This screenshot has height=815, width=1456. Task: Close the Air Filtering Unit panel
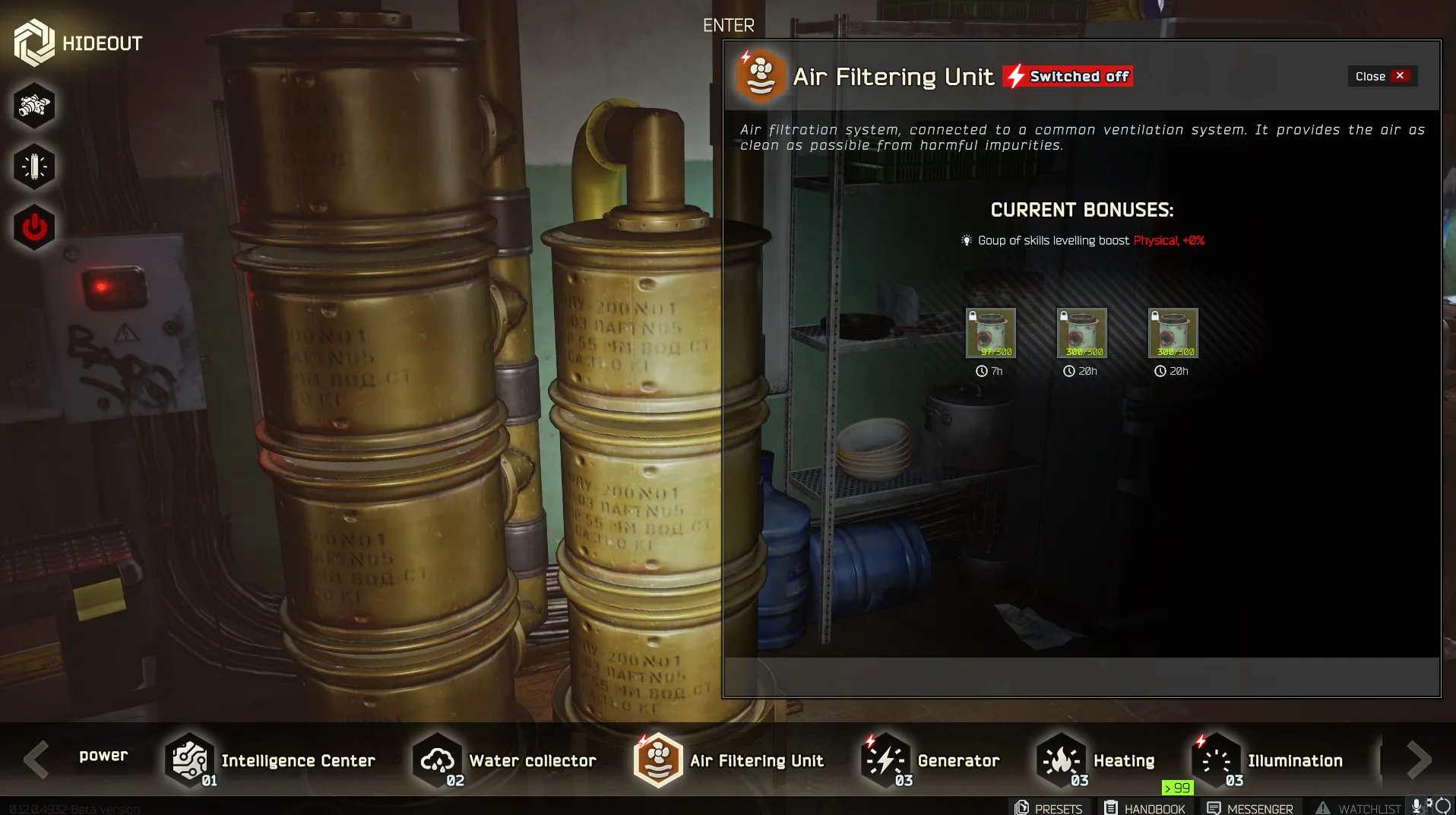tap(1382, 76)
